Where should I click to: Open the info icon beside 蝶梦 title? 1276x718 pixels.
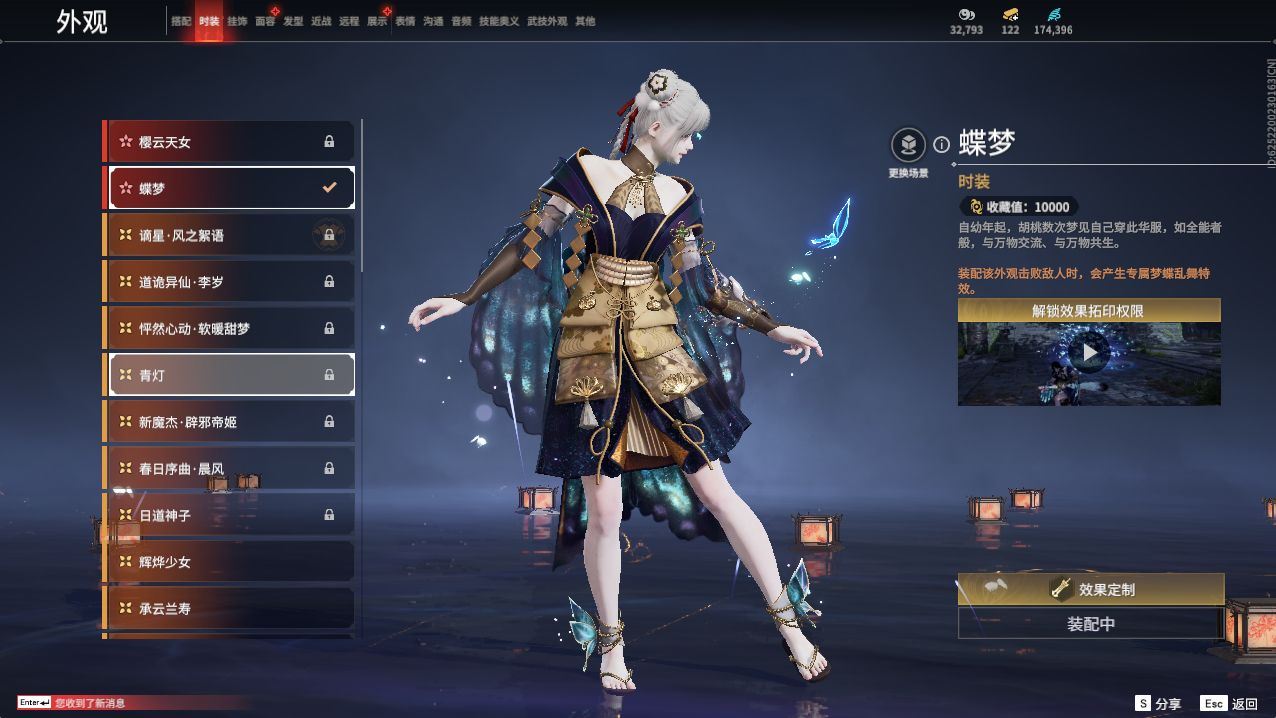pyautogui.click(x=941, y=145)
